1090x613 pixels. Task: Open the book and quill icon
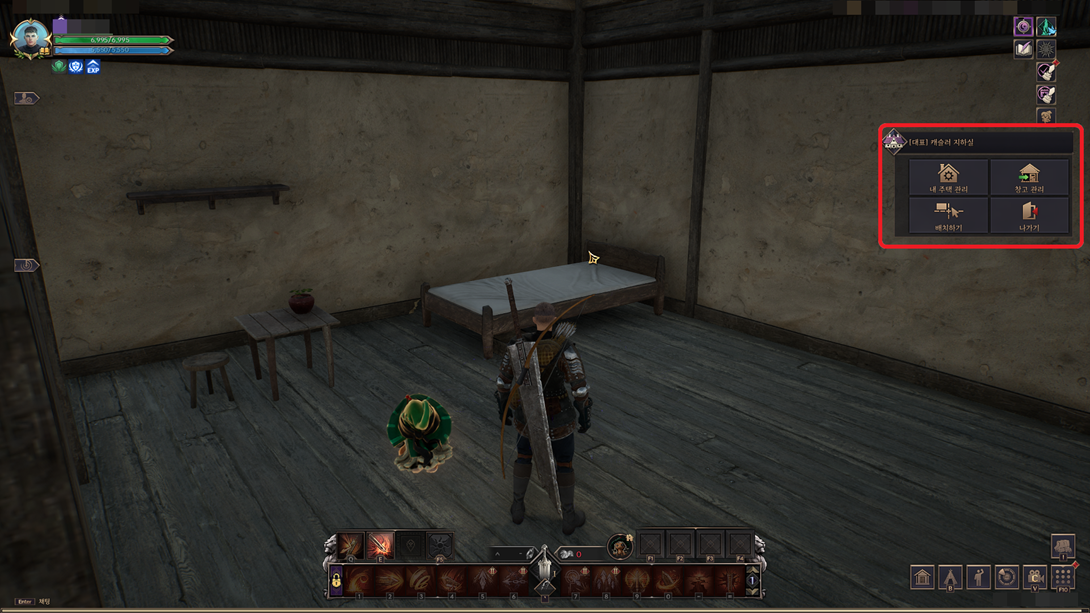tap(1023, 48)
